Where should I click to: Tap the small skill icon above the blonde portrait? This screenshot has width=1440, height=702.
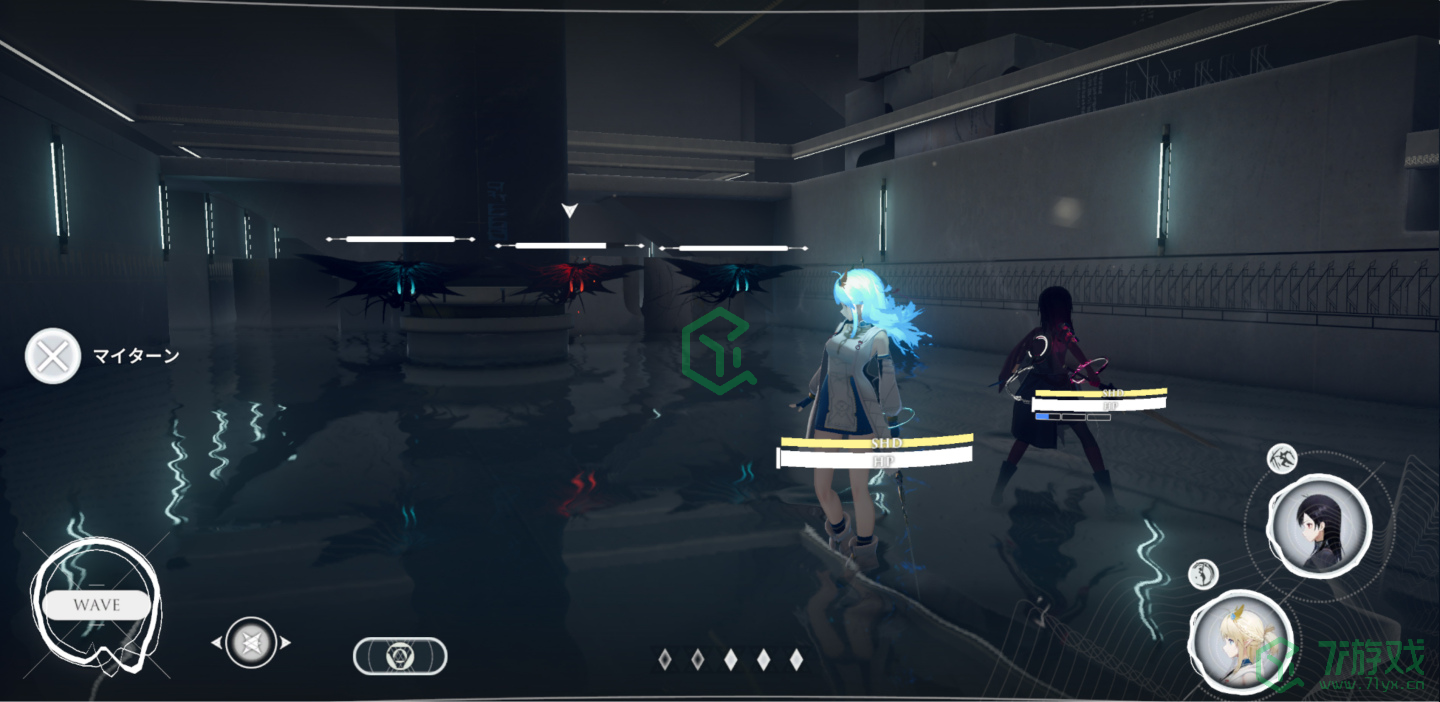[x=1204, y=574]
